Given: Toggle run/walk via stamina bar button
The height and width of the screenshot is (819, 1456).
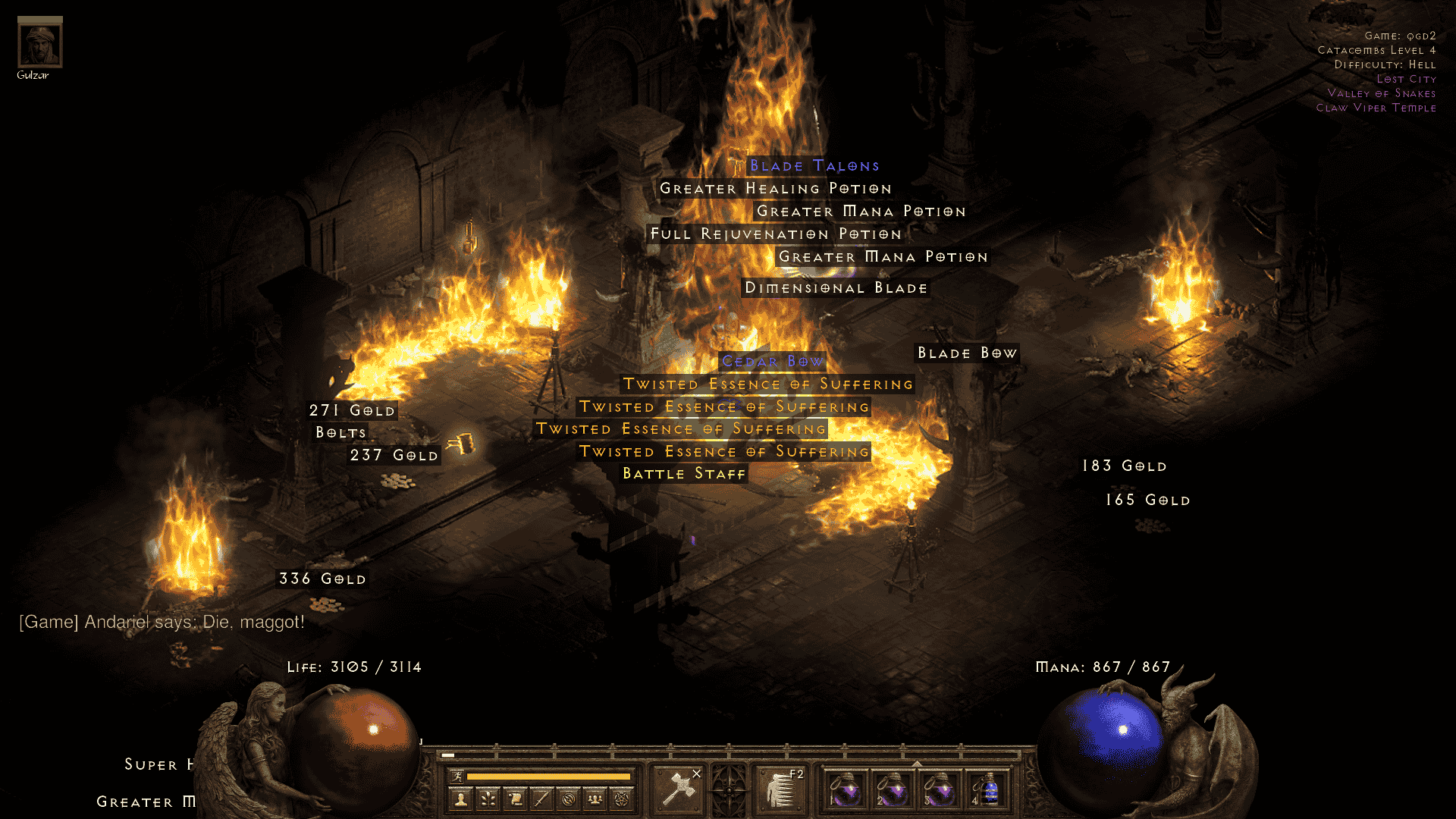Looking at the screenshot, I should pyautogui.click(x=457, y=777).
